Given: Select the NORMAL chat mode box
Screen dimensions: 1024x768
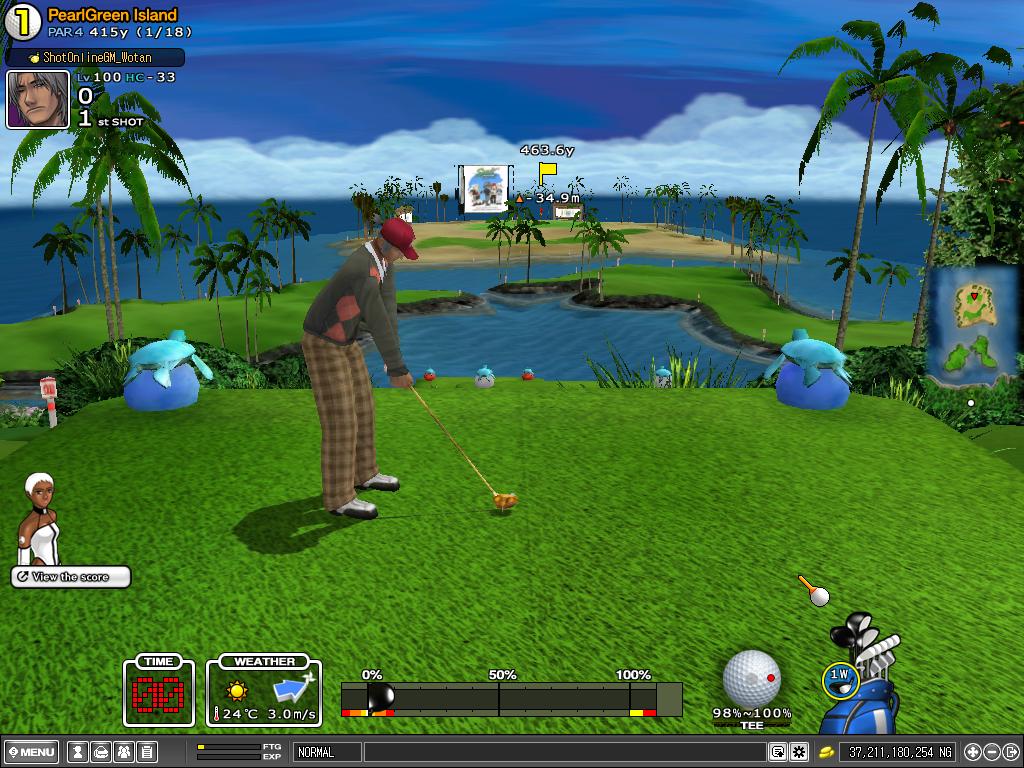Looking at the screenshot, I should [x=326, y=752].
